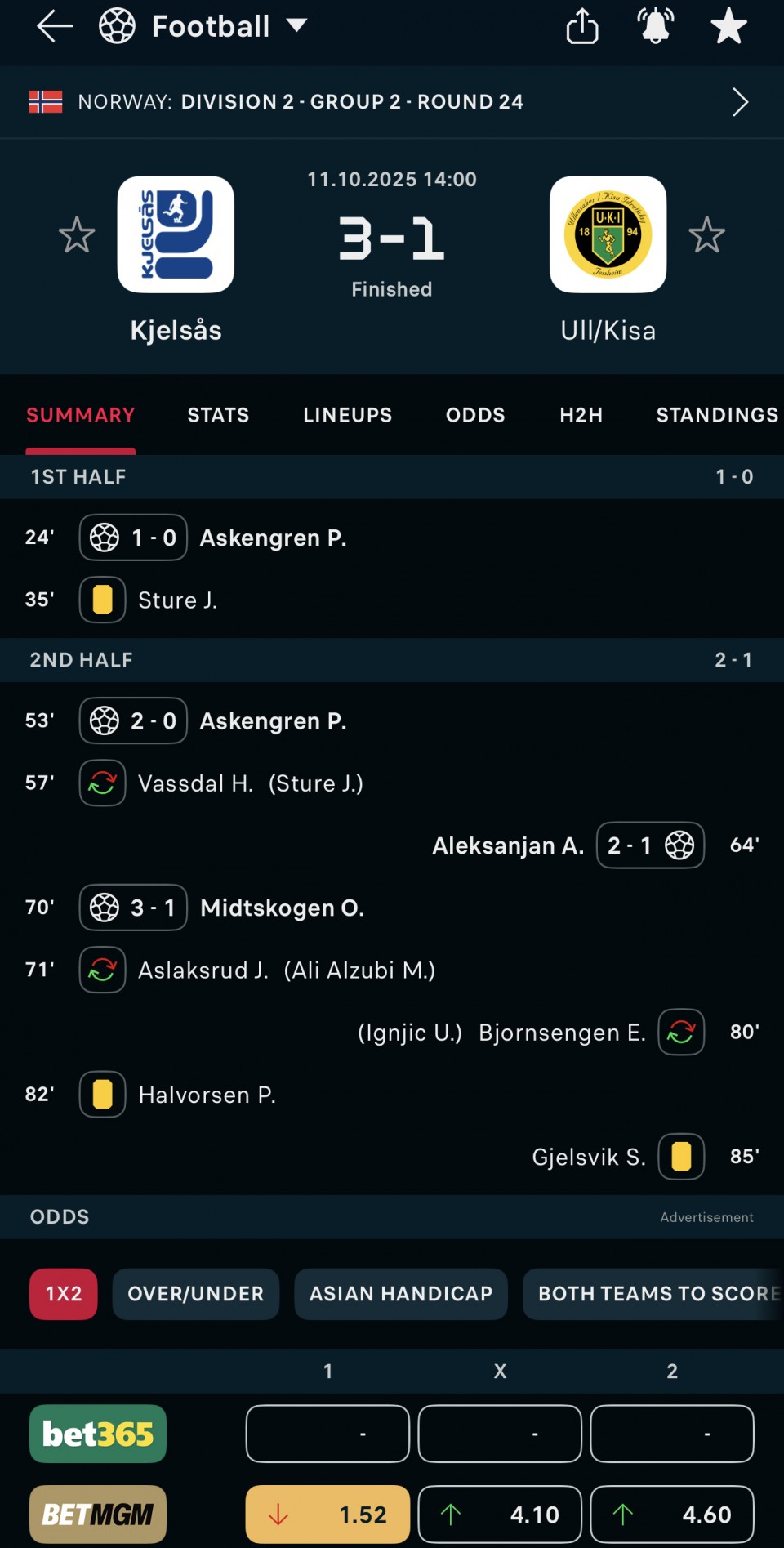The height and width of the screenshot is (1548, 784).
Task: Favorite the Ull/Kisa team star
Action: click(x=706, y=235)
